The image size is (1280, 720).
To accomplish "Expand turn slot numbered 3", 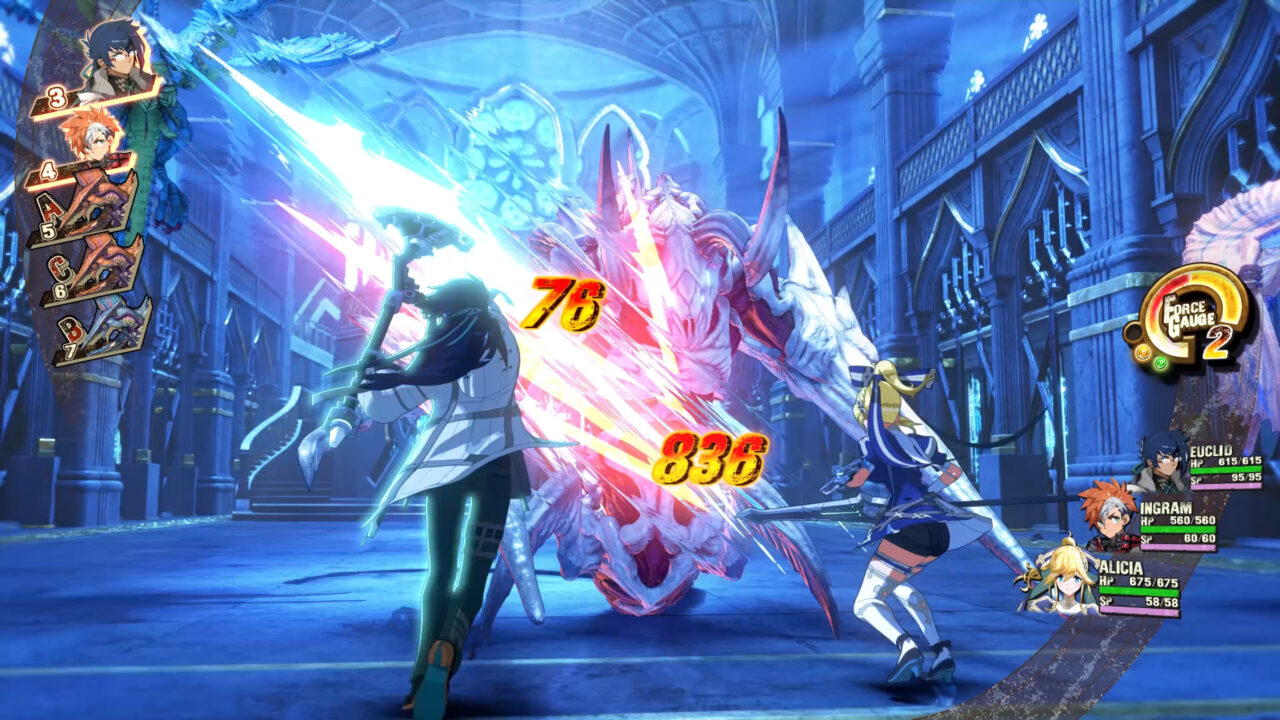I will point(55,97).
